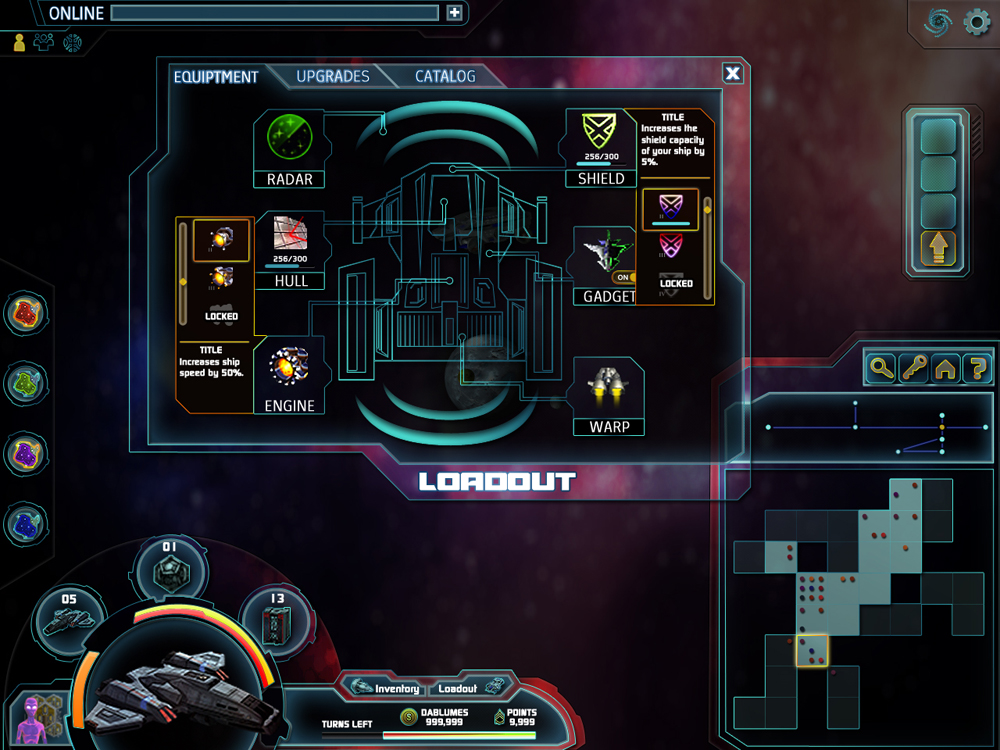This screenshot has width=1000, height=750.
Task: Click the yellow up arrow button
Action: [940, 249]
